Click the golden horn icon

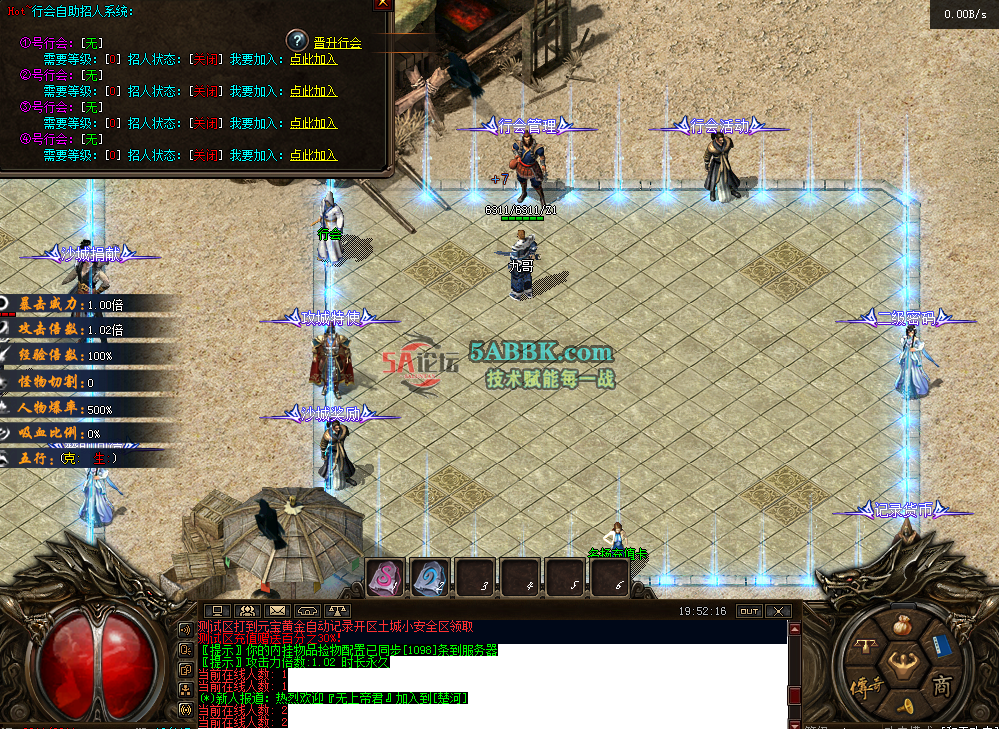[x=905, y=706]
